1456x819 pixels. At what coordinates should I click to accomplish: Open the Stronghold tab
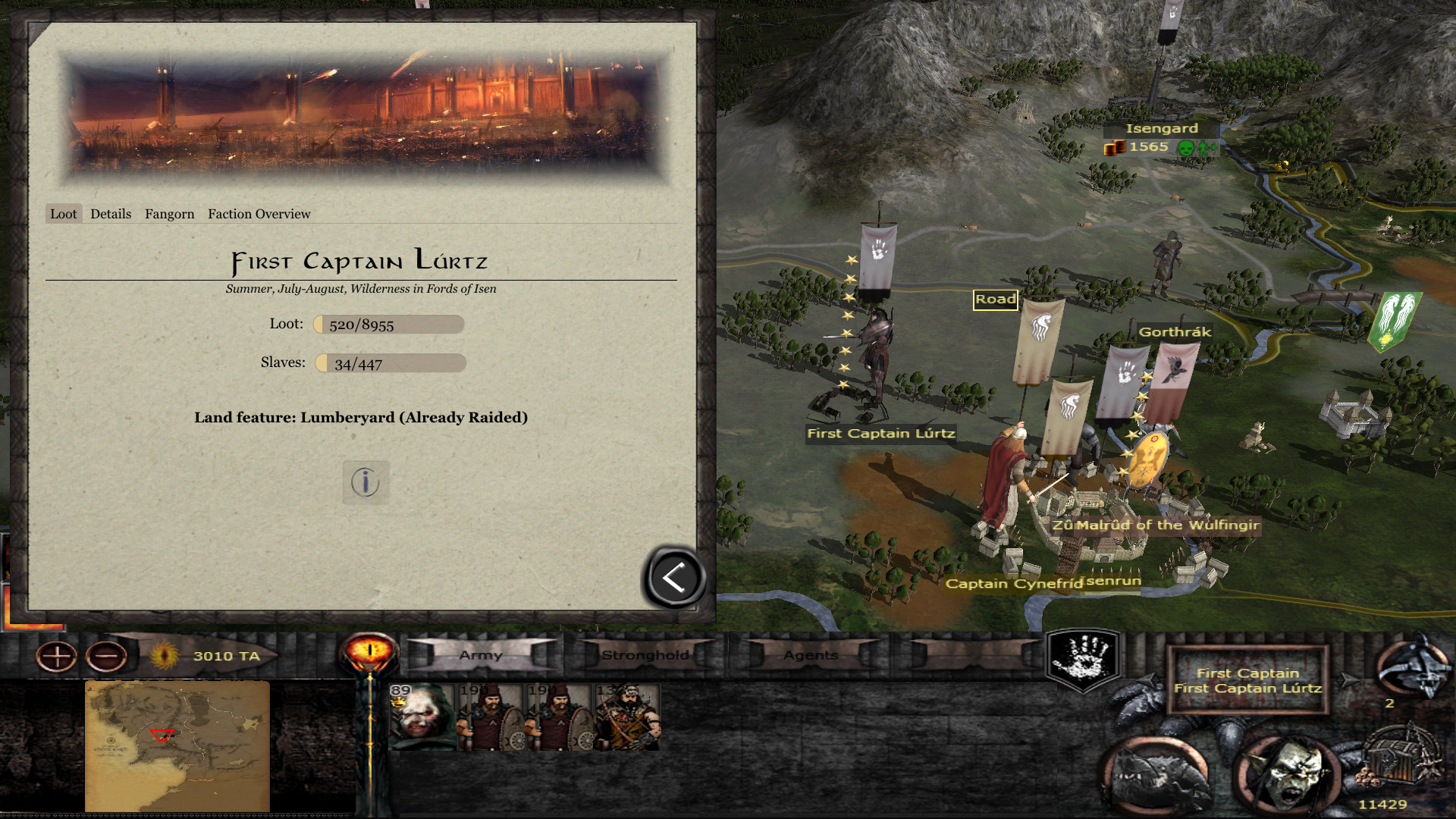[645, 655]
